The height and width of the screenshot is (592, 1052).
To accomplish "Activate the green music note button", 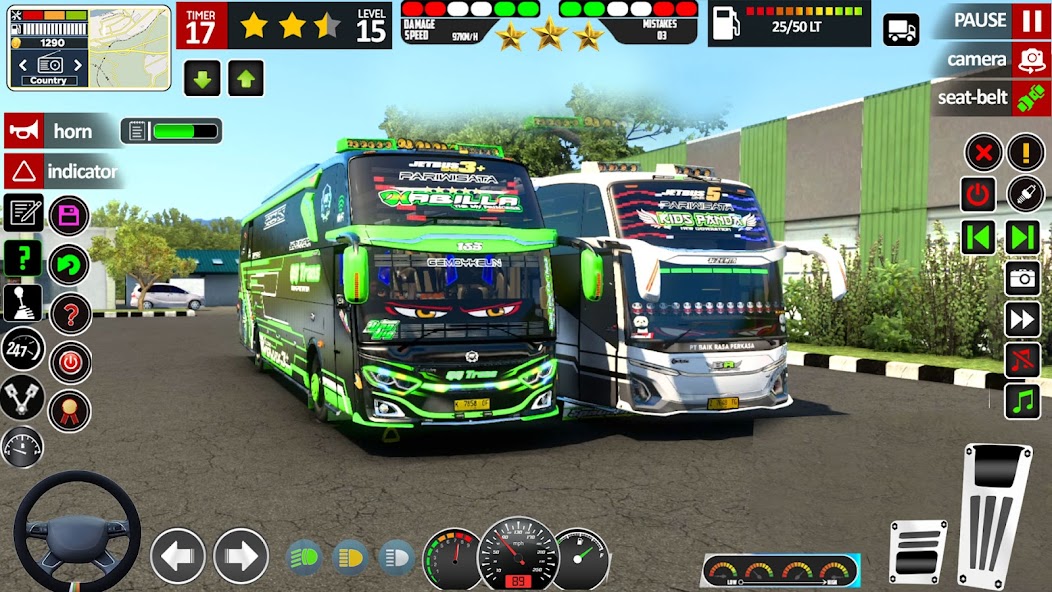I will click(x=1023, y=401).
